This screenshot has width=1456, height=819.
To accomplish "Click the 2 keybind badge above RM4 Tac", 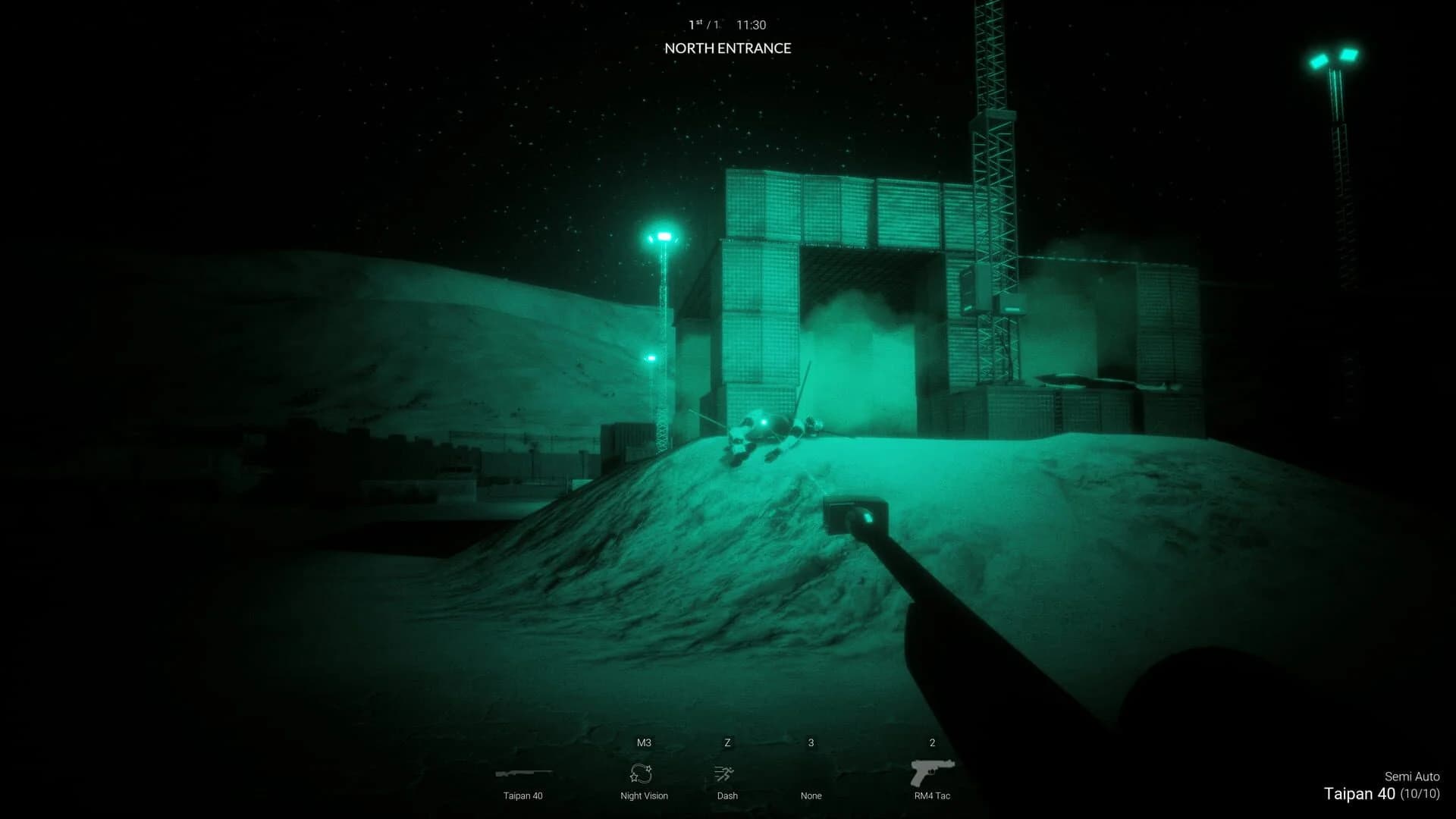I will coord(931,742).
